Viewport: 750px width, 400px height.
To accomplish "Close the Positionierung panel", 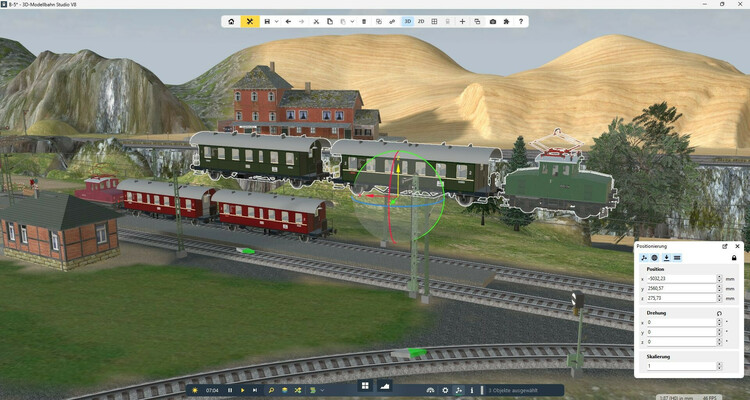I will (738, 245).
